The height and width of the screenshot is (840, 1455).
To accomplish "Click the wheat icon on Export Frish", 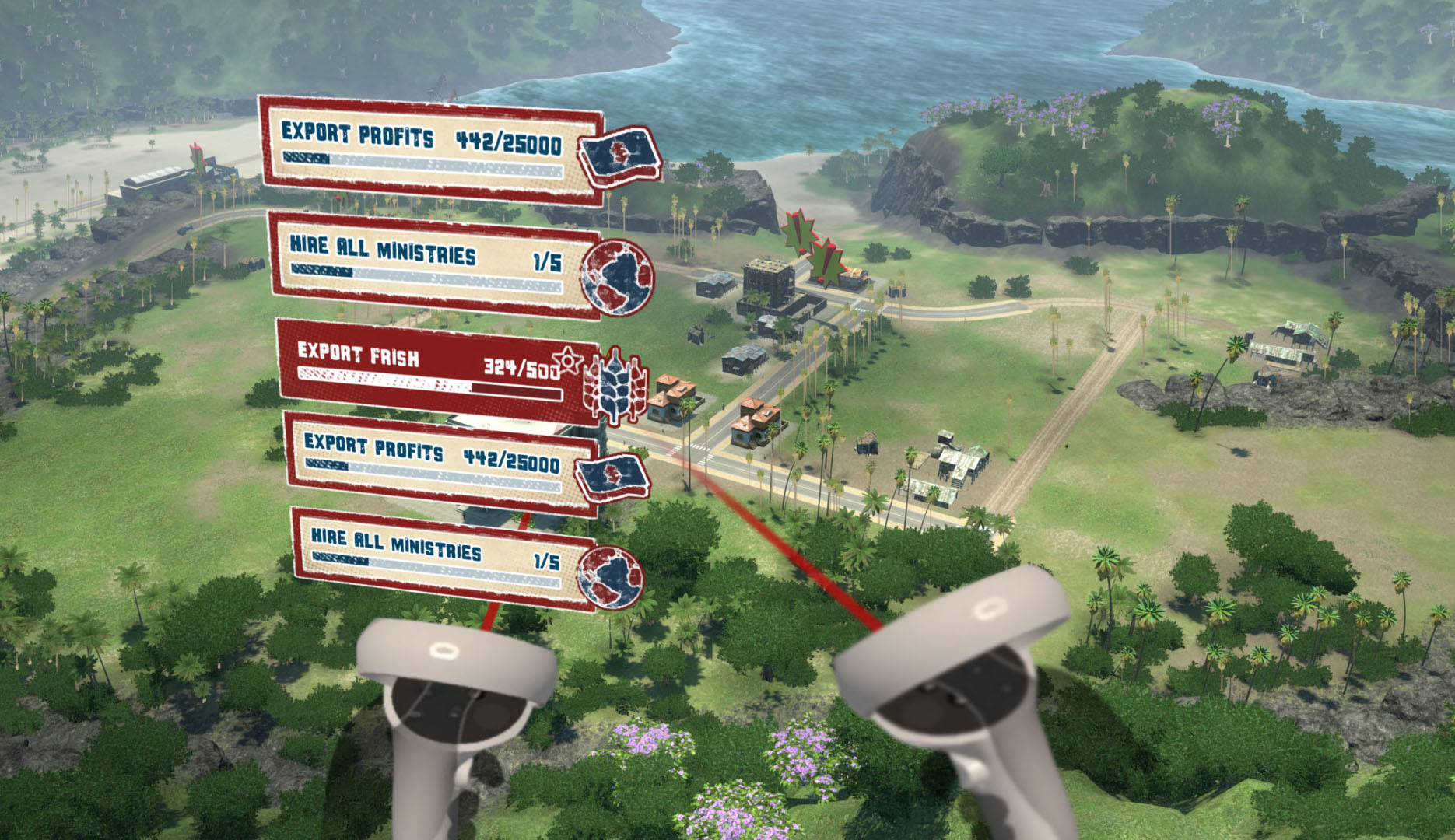I will coord(616,386).
